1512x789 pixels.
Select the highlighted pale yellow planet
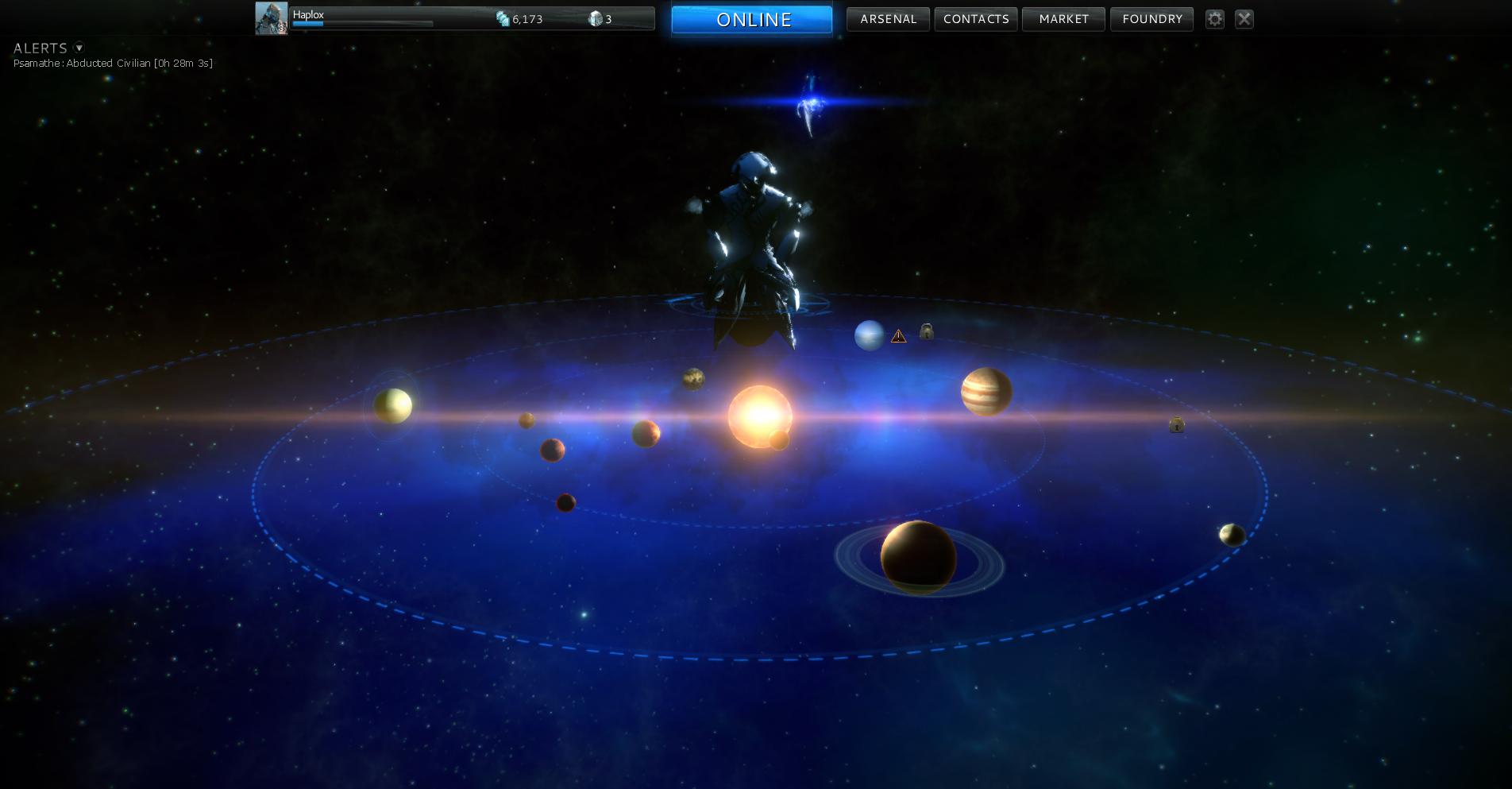392,405
